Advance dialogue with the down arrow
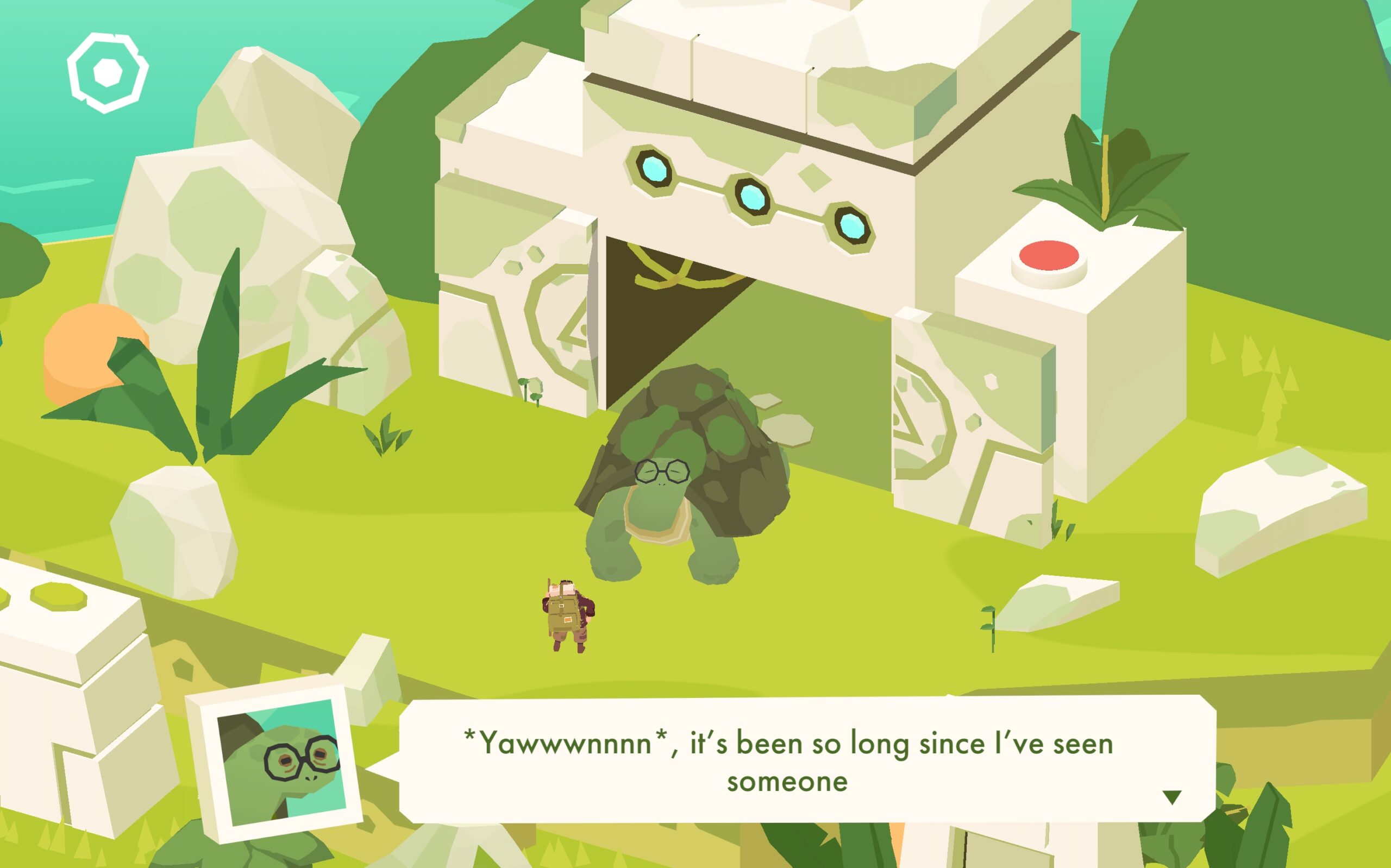Image resolution: width=1391 pixels, height=868 pixels. 1171,797
